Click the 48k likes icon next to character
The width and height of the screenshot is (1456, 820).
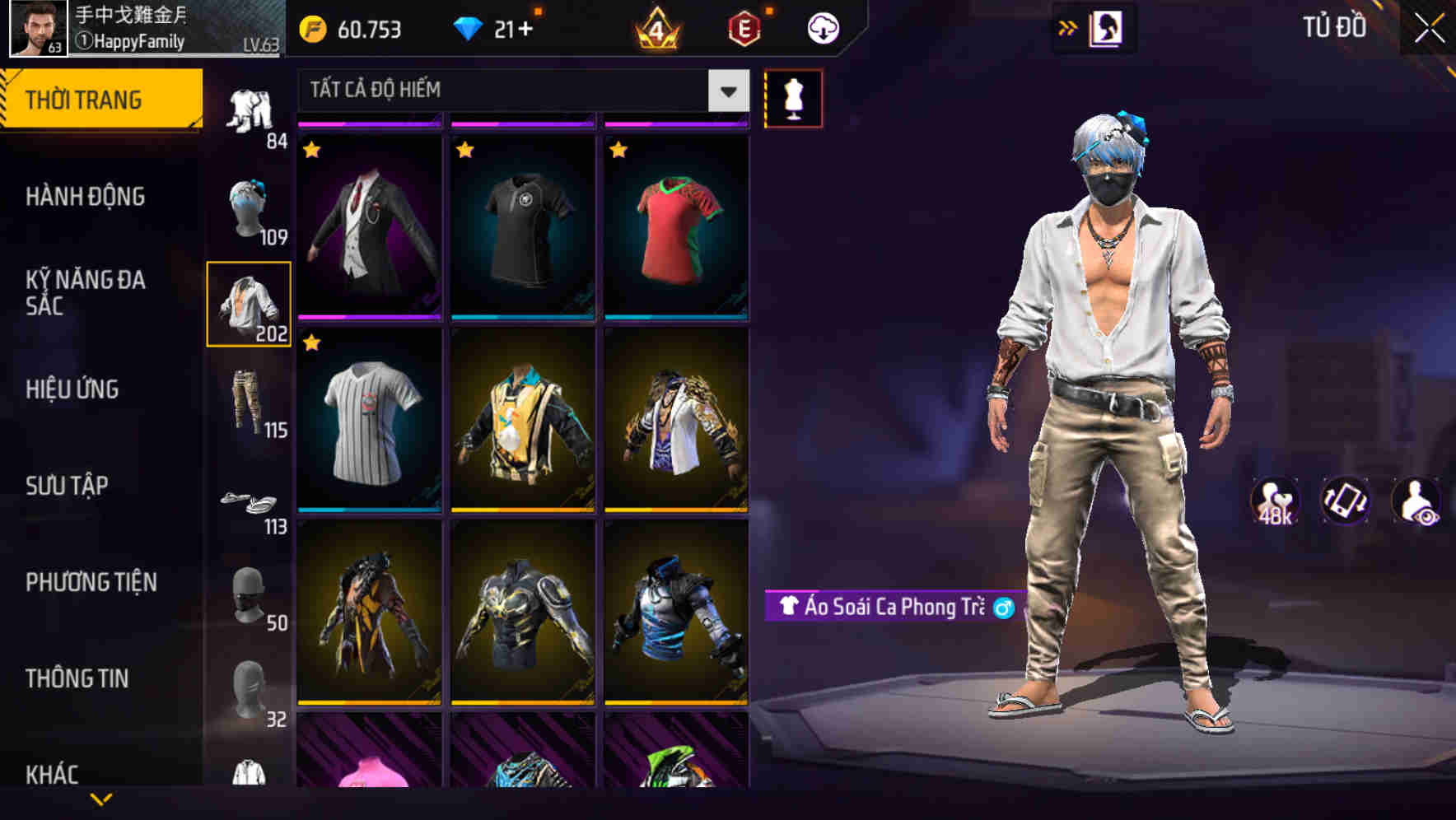tap(1275, 503)
